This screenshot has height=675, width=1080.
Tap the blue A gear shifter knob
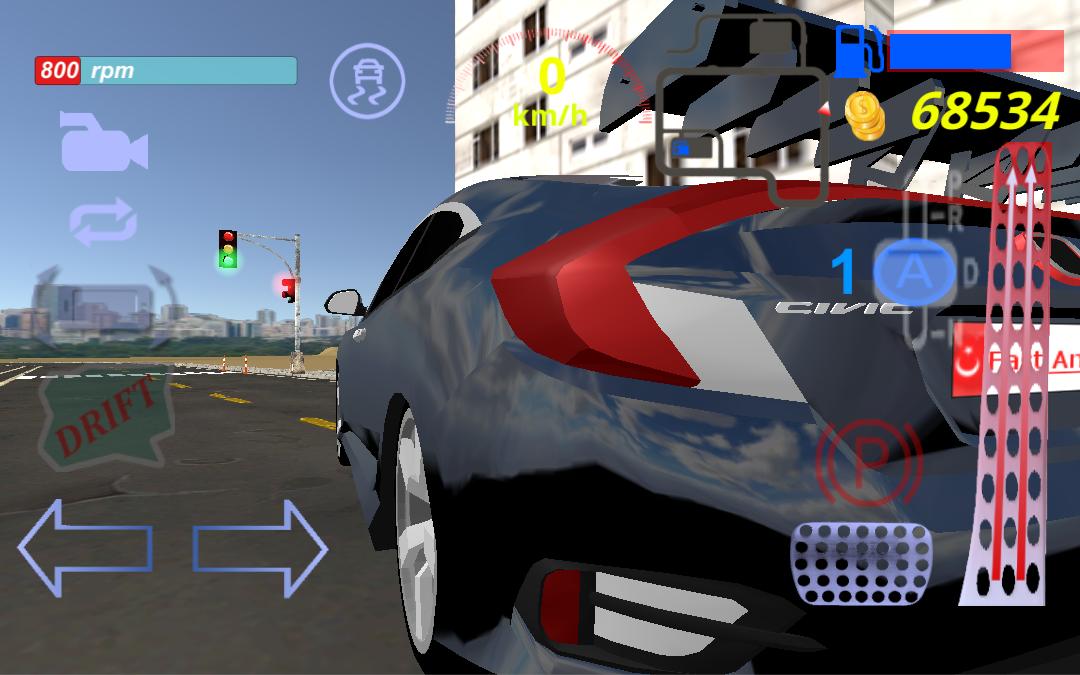coord(913,273)
